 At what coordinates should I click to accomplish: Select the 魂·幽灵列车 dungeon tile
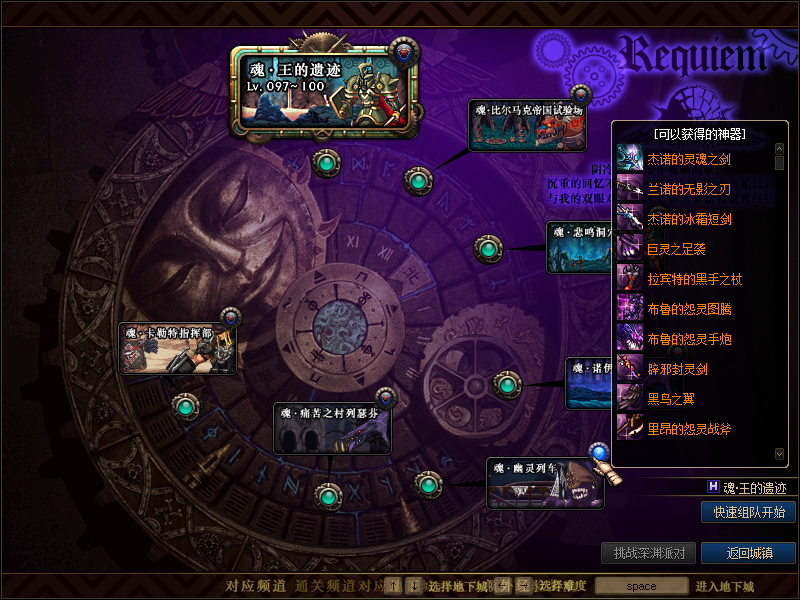[x=545, y=484]
